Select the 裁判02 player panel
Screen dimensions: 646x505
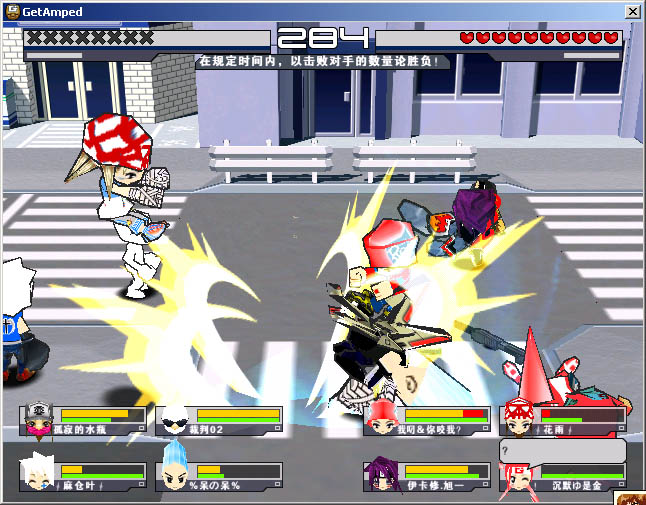point(219,420)
